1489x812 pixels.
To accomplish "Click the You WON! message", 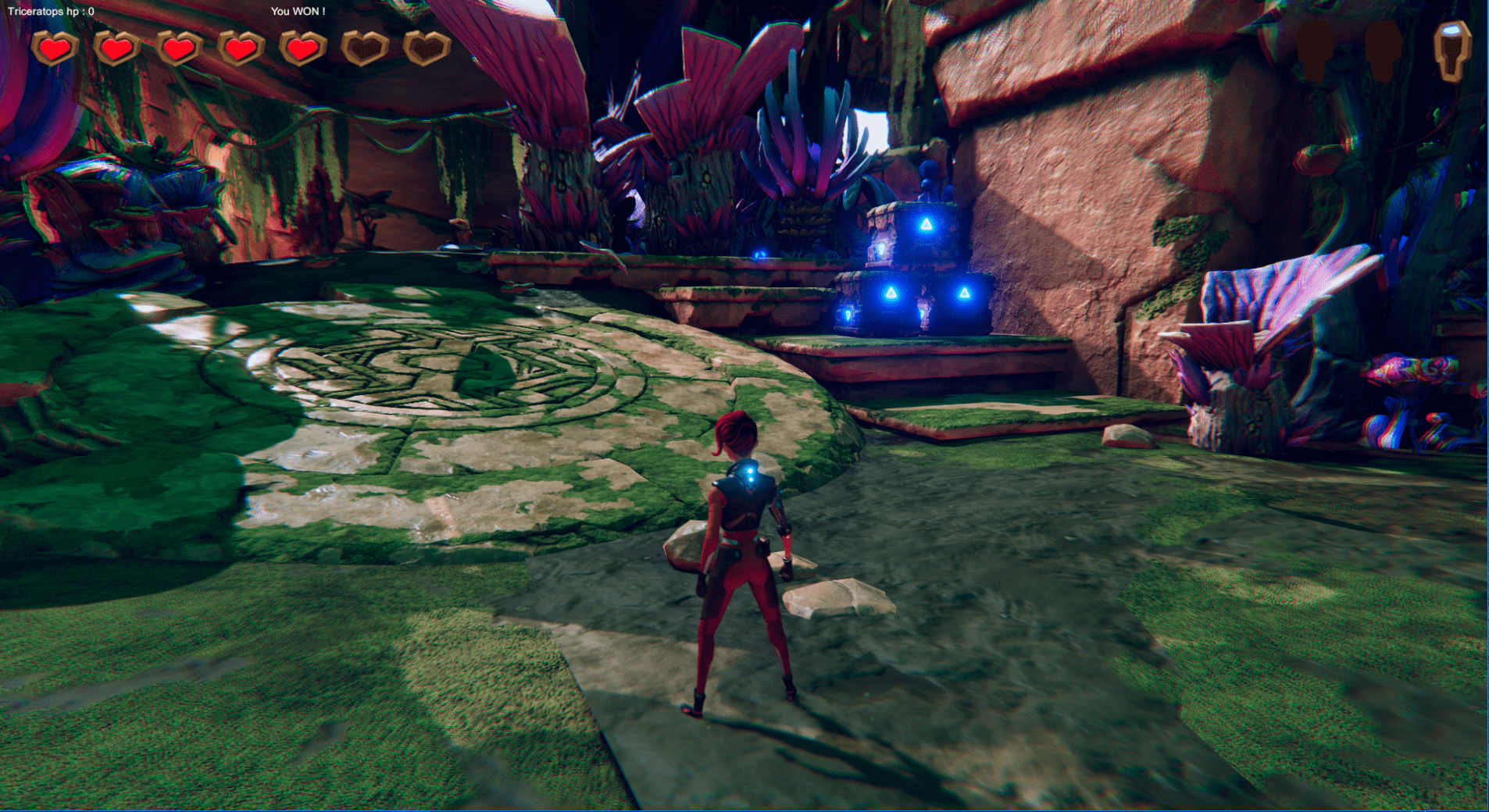I will coord(298,12).
